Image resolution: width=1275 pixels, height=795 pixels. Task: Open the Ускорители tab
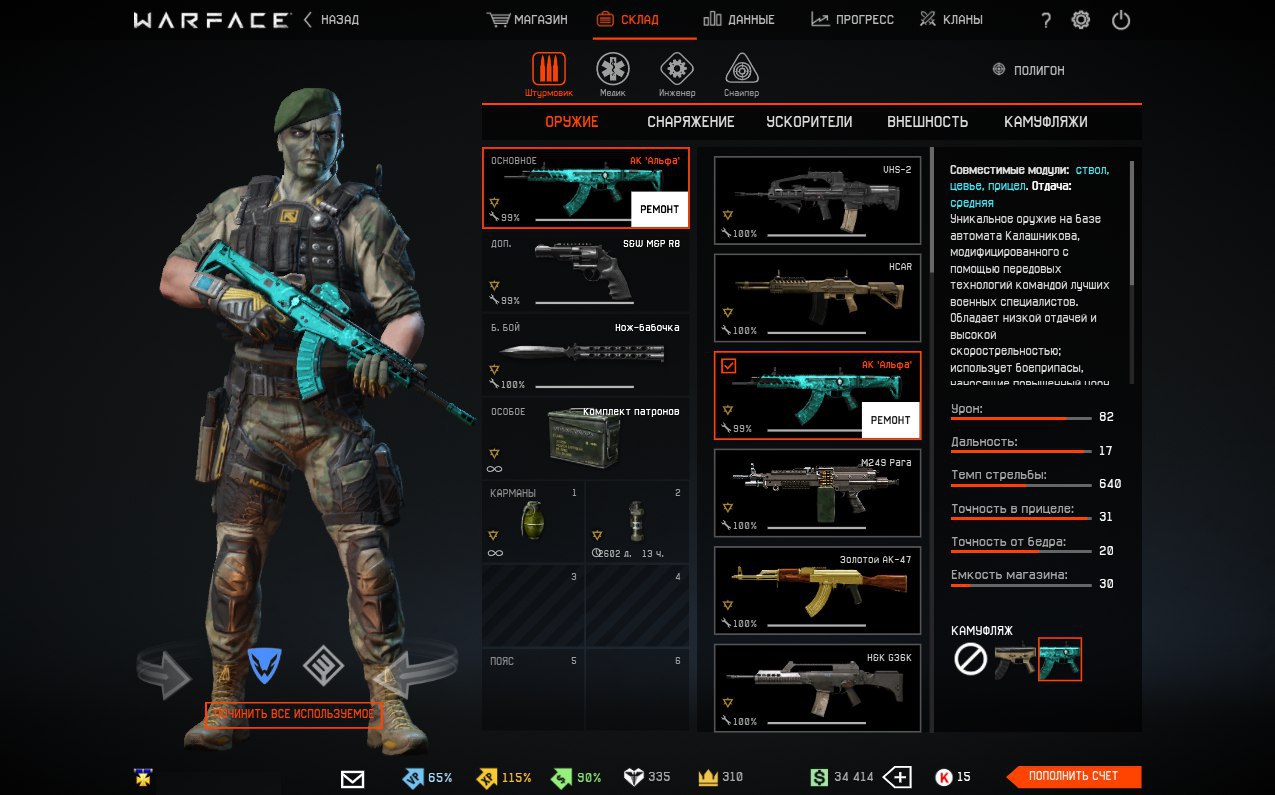(809, 122)
